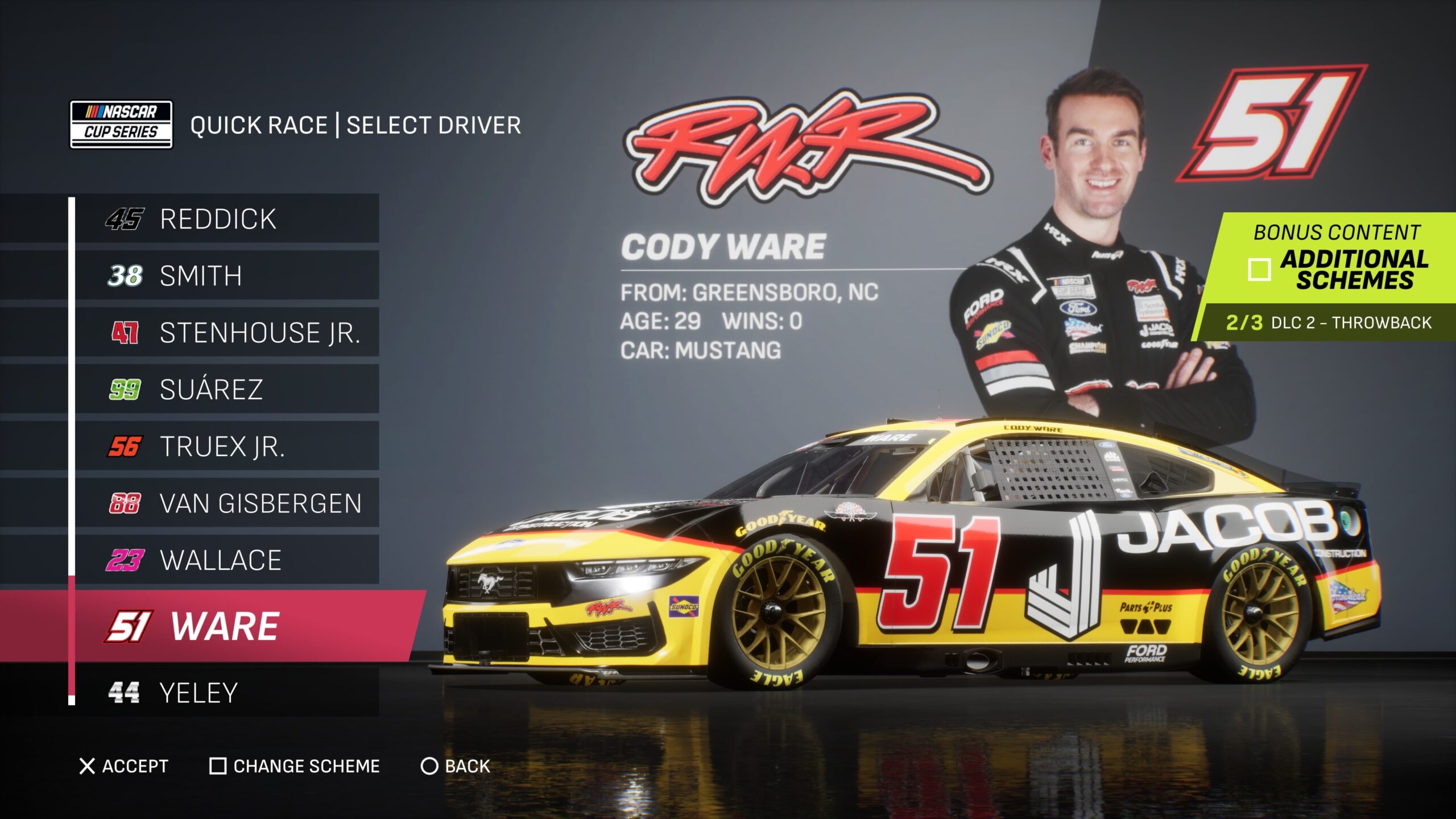Image resolution: width=1456 pixels, height=819 pixels.
Task: Pick Stenhouse Jr. from the list
Action: [x=226, y=333]
